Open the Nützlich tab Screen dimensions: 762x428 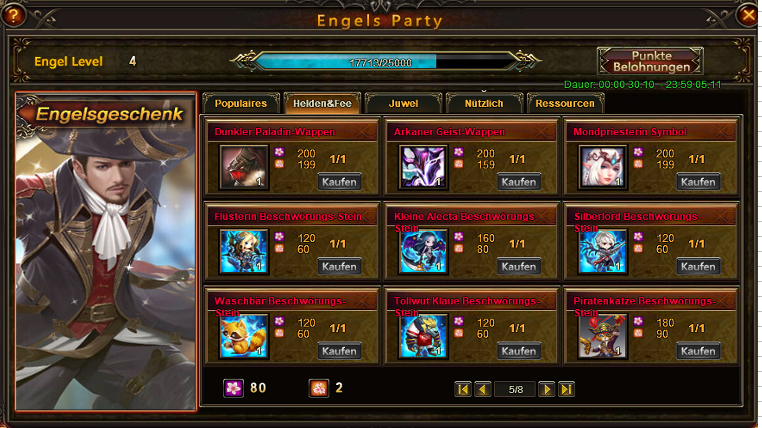[x=484, y=103]
